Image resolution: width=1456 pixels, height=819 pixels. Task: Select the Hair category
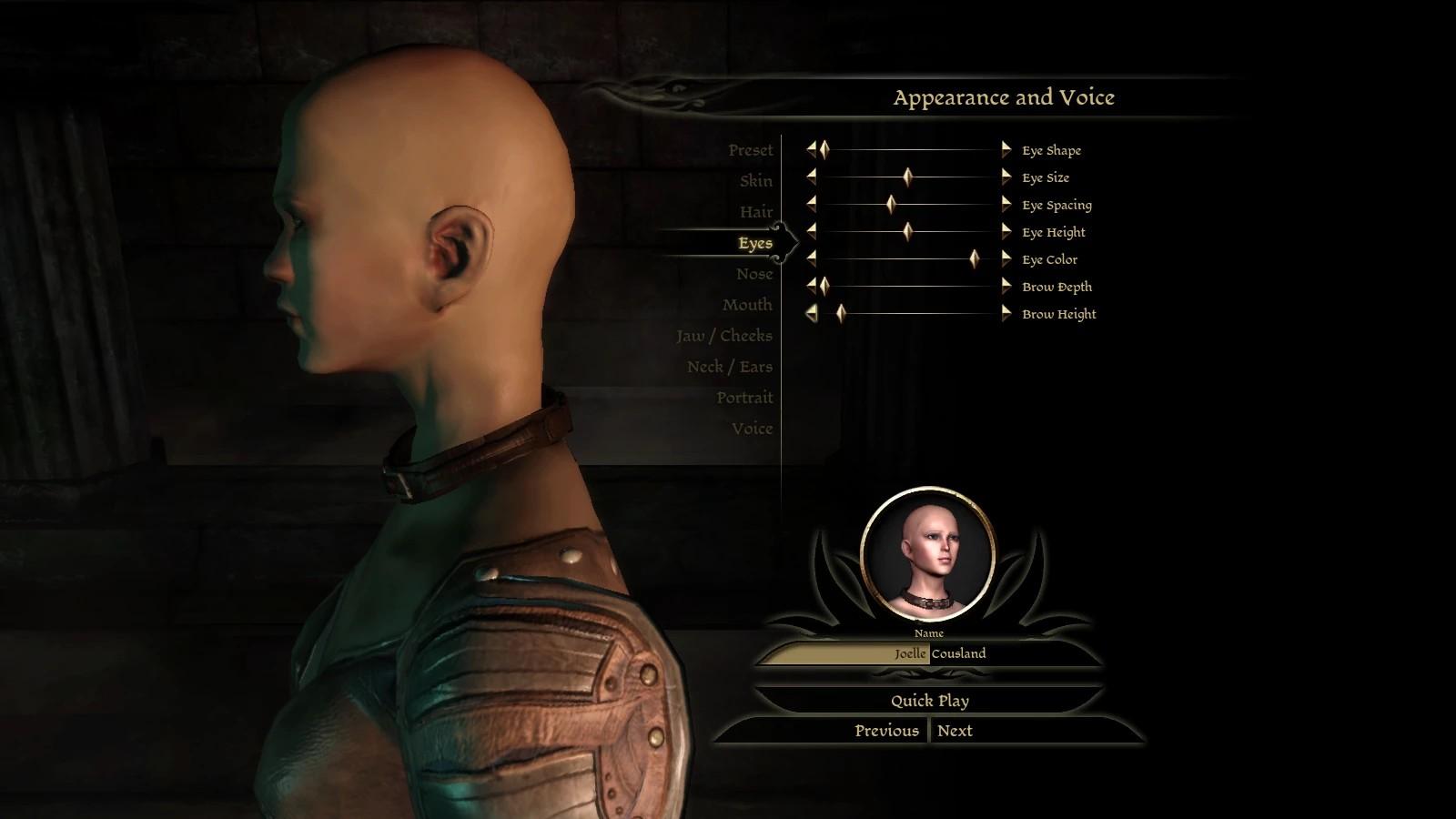(x=755, y=212)
